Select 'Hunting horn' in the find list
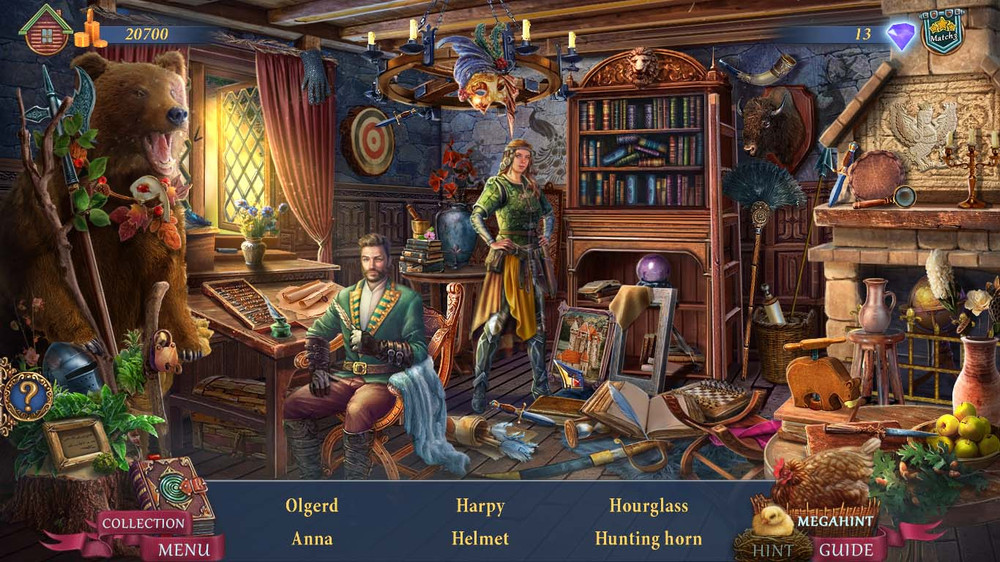 (x=648, y=539)
